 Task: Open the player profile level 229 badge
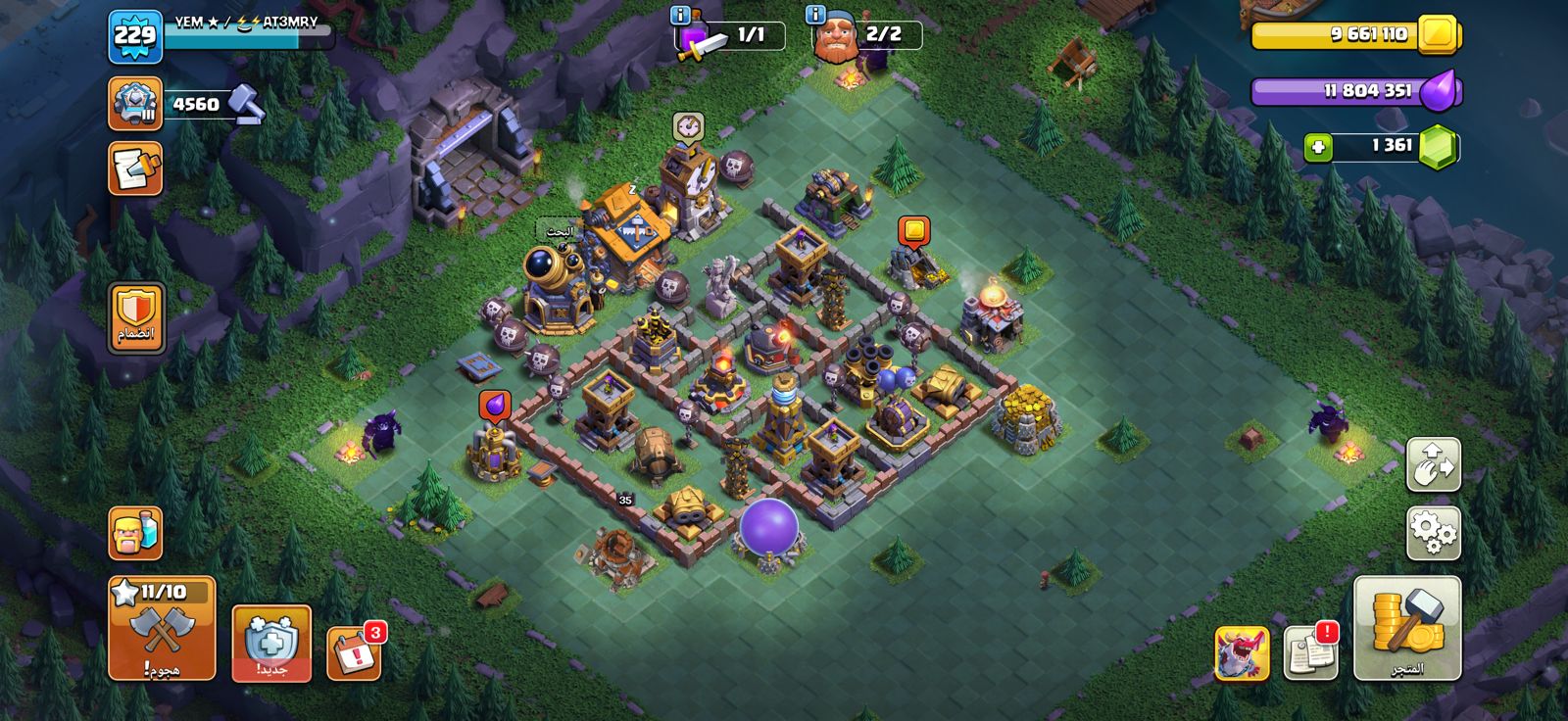(x=134, y=37)
